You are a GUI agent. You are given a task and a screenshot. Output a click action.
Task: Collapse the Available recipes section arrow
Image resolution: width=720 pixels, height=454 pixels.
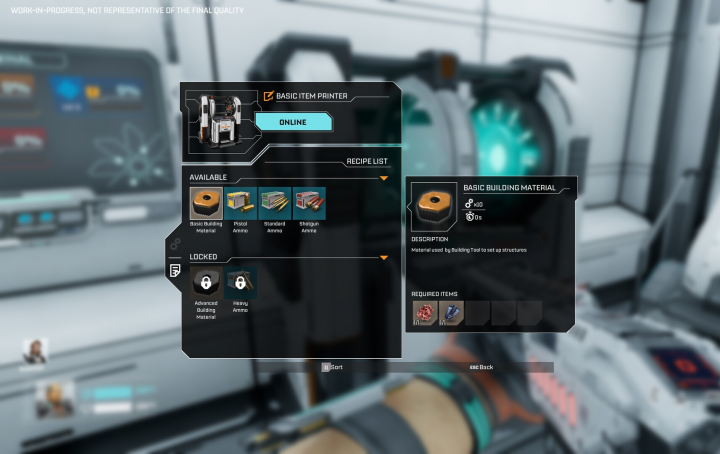click(x=384, y=178)
